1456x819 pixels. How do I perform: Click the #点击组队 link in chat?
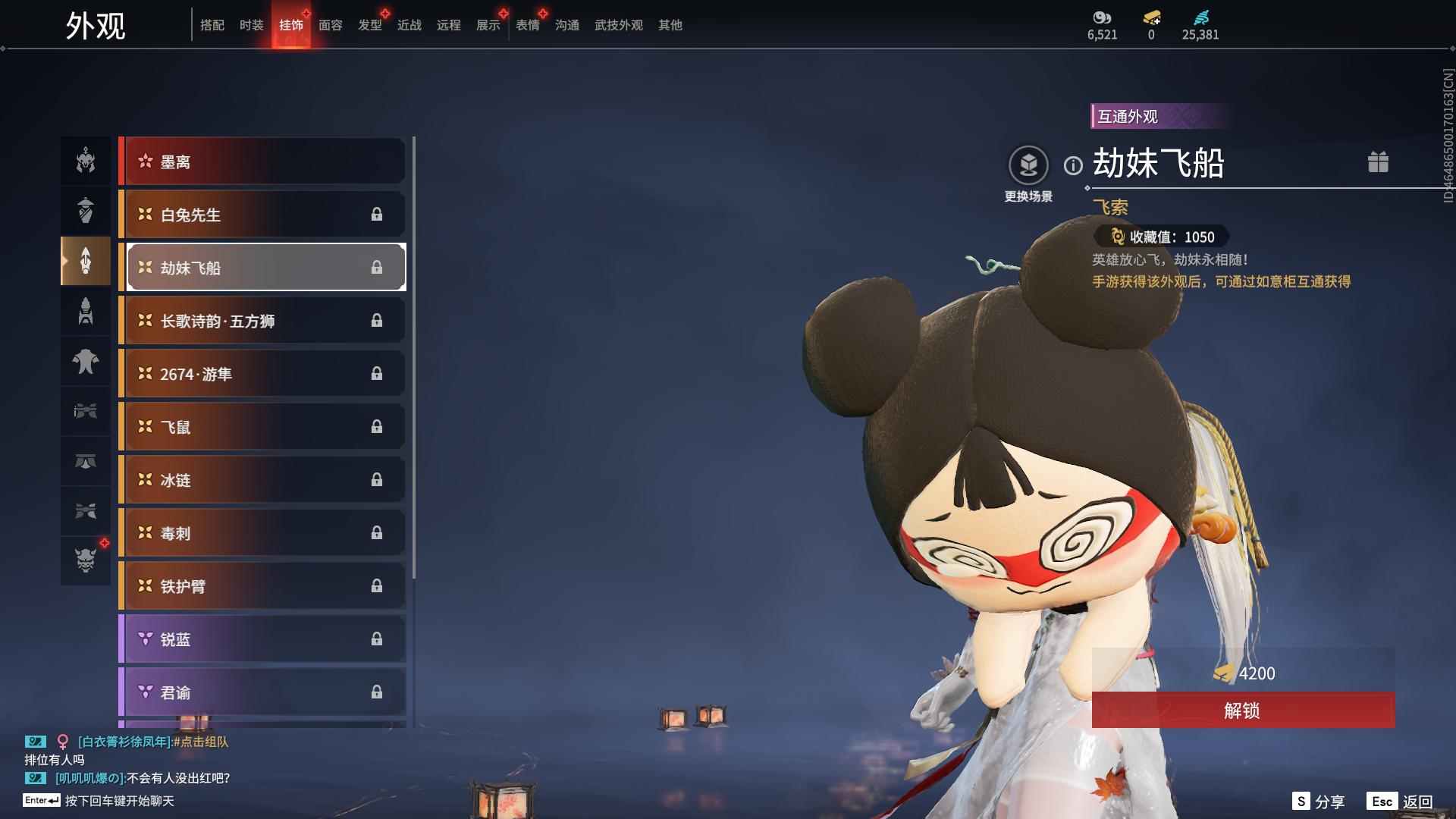pos(205,743)
